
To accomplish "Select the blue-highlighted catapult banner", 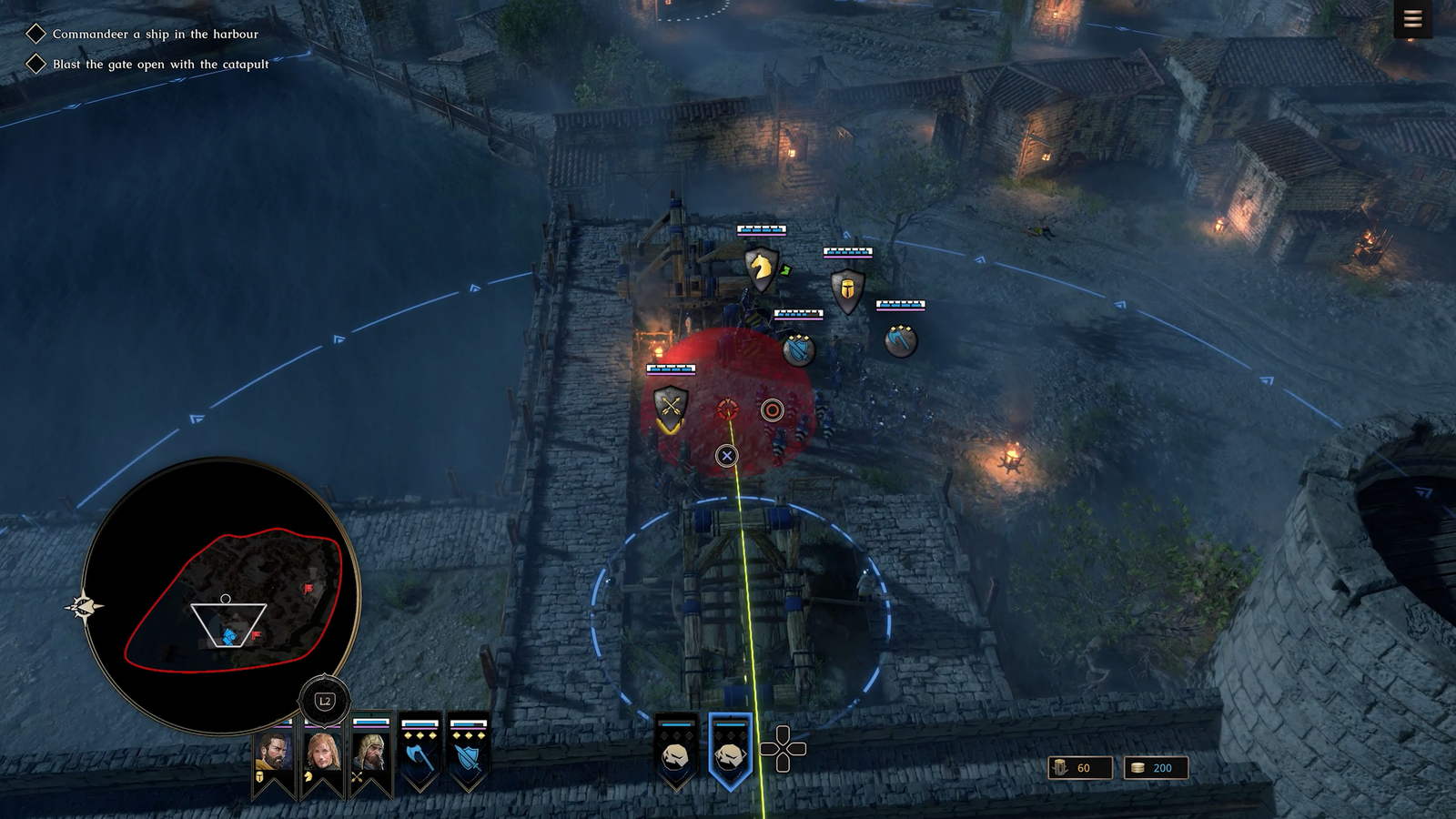I will (730, 752).
